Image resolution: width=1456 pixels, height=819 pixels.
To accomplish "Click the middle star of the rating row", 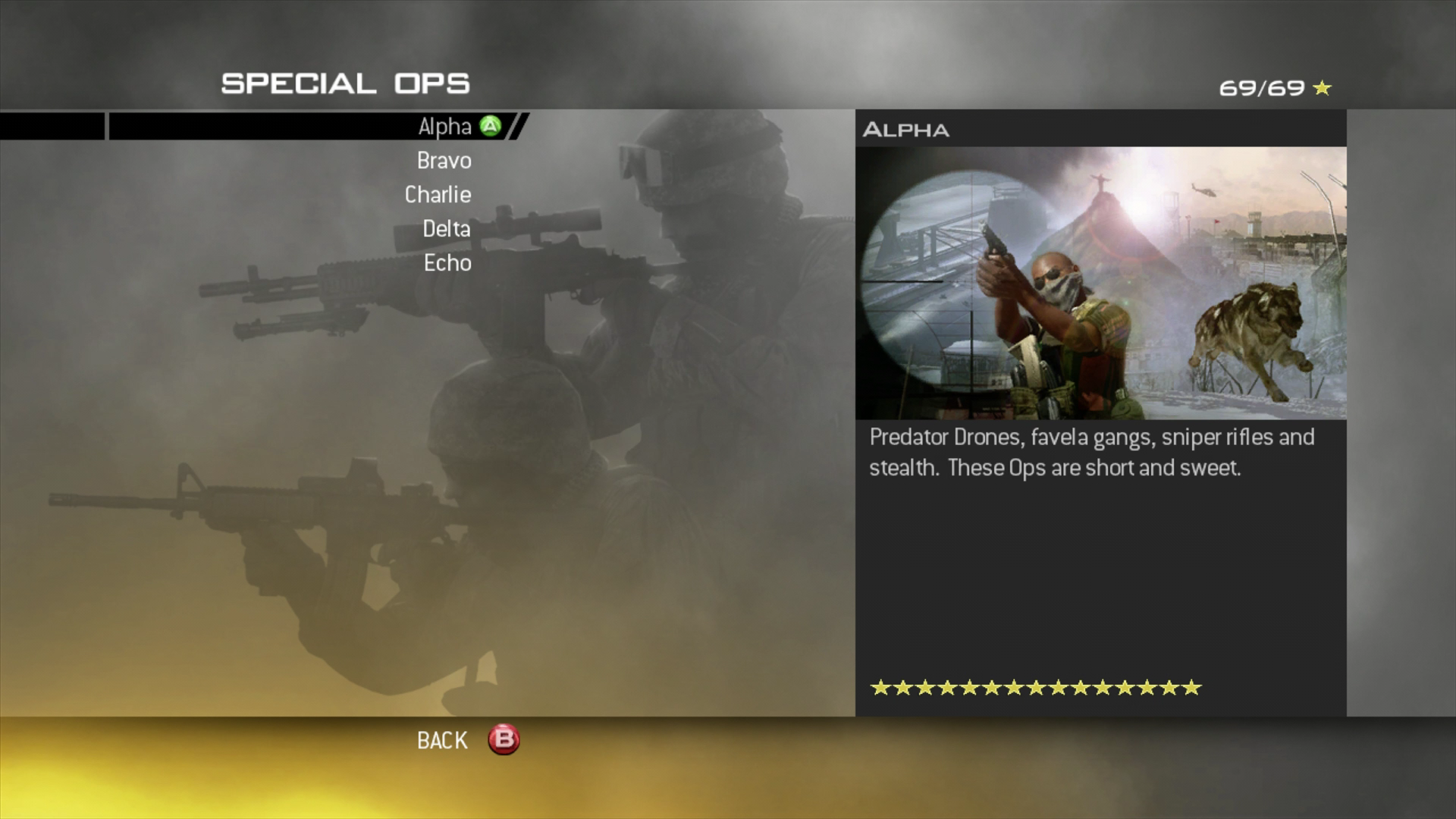I will tap(1037, 689).
